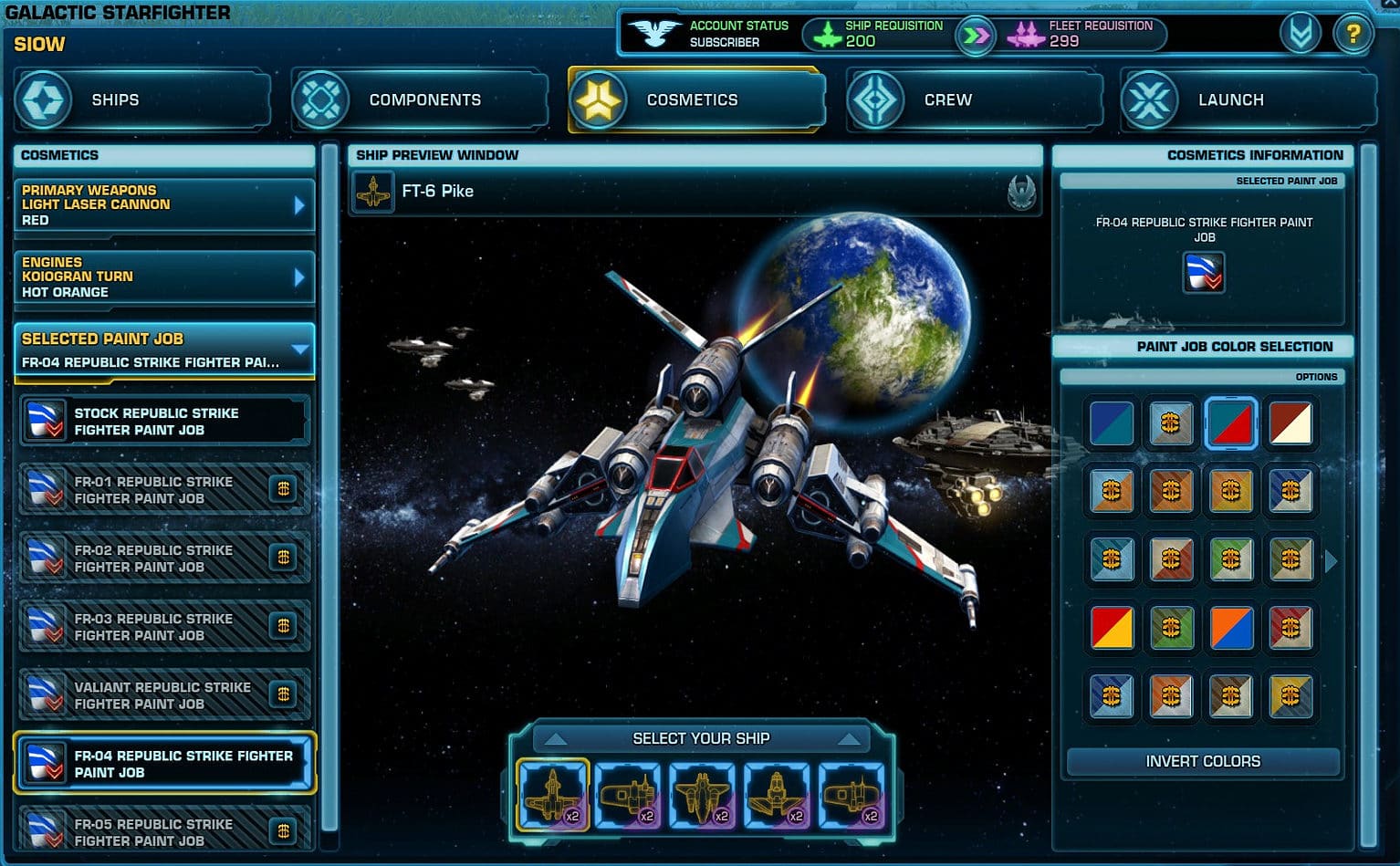Click the Republic emblem in the preview window
Image resolution: width=1400 pixels, height=866 pixels.
point(1022,192)
